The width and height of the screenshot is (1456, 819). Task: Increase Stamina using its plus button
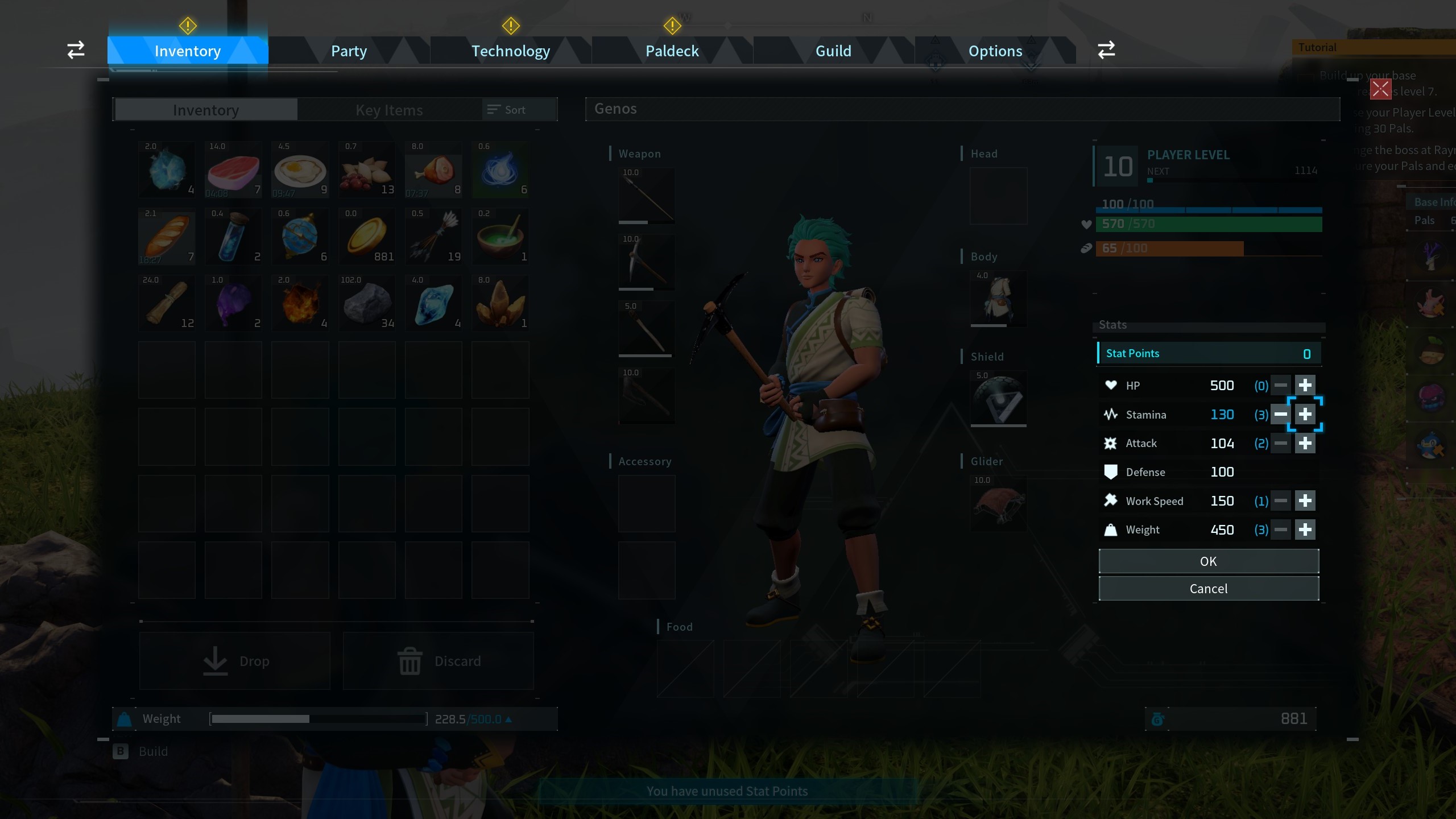tap(1305, 414)
